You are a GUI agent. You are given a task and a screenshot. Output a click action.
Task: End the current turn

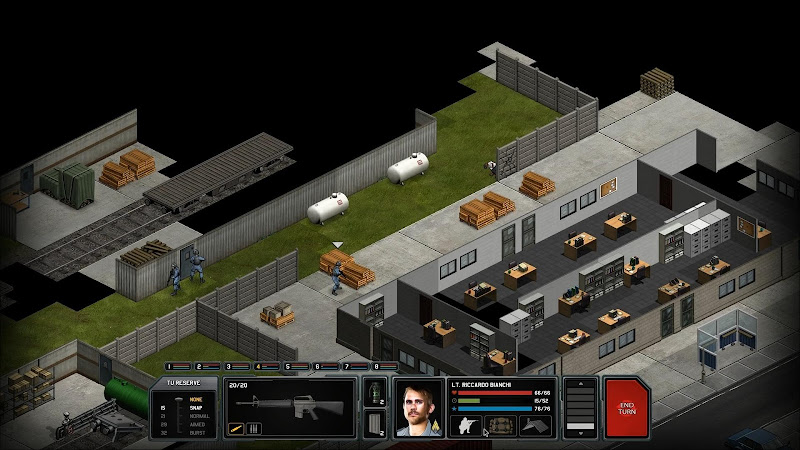(x=626, y=407)
